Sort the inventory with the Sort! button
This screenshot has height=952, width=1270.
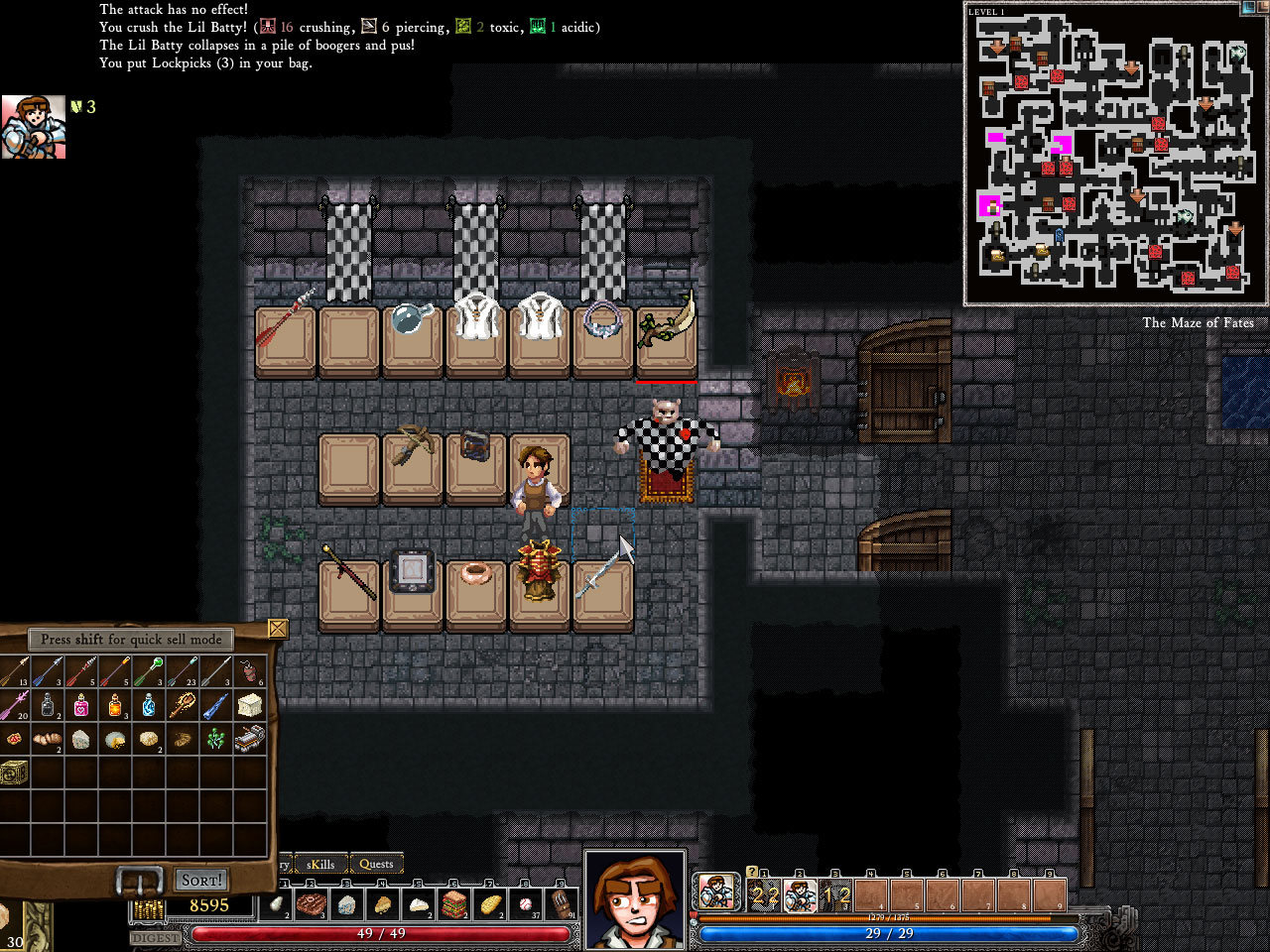(201, 880)
